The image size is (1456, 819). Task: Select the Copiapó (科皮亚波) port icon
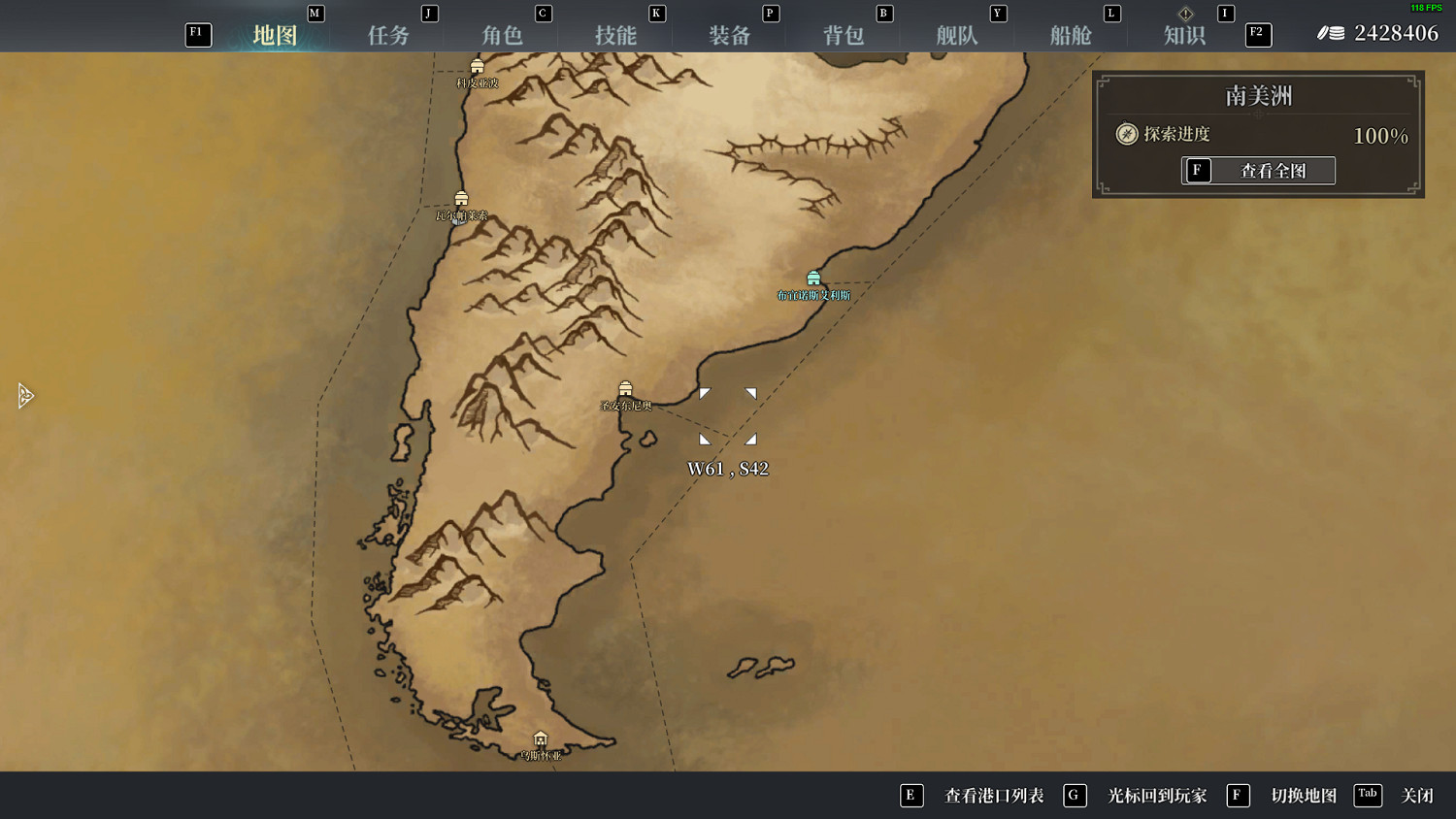pyautogui.click(x=477, y=66)
